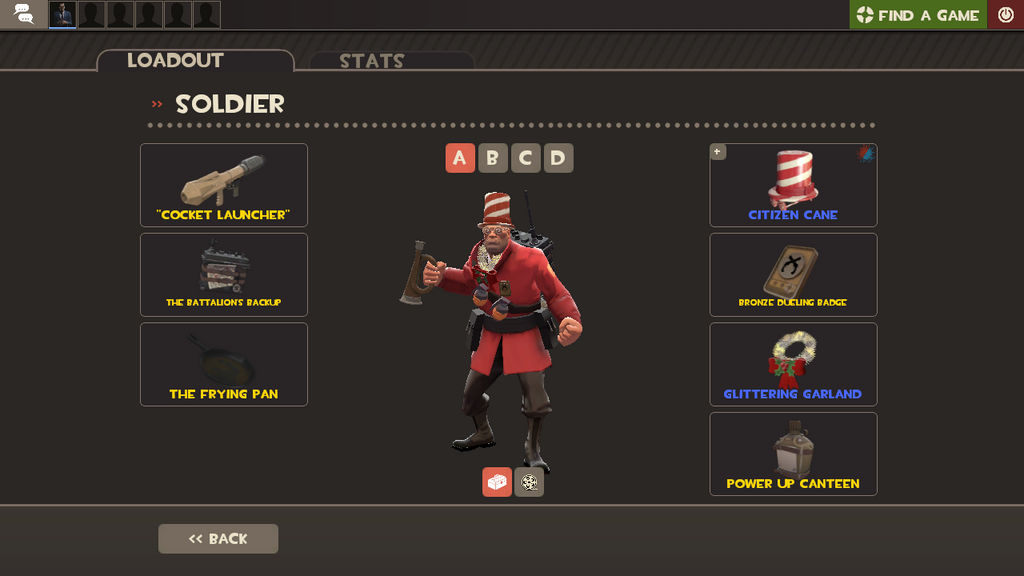The width and height of the screenshot is (1024, 576).
Task: Go back with the Back button
Action: [218, 539]
